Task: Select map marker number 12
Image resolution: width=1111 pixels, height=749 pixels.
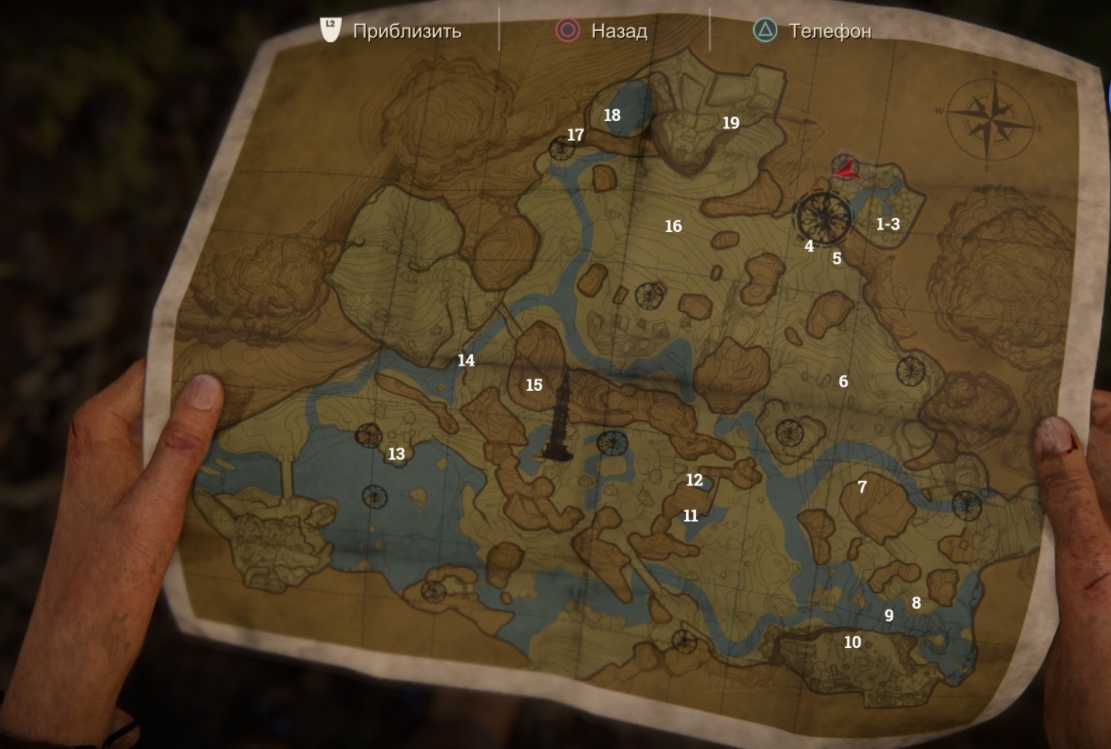Action: coord(694,480)
